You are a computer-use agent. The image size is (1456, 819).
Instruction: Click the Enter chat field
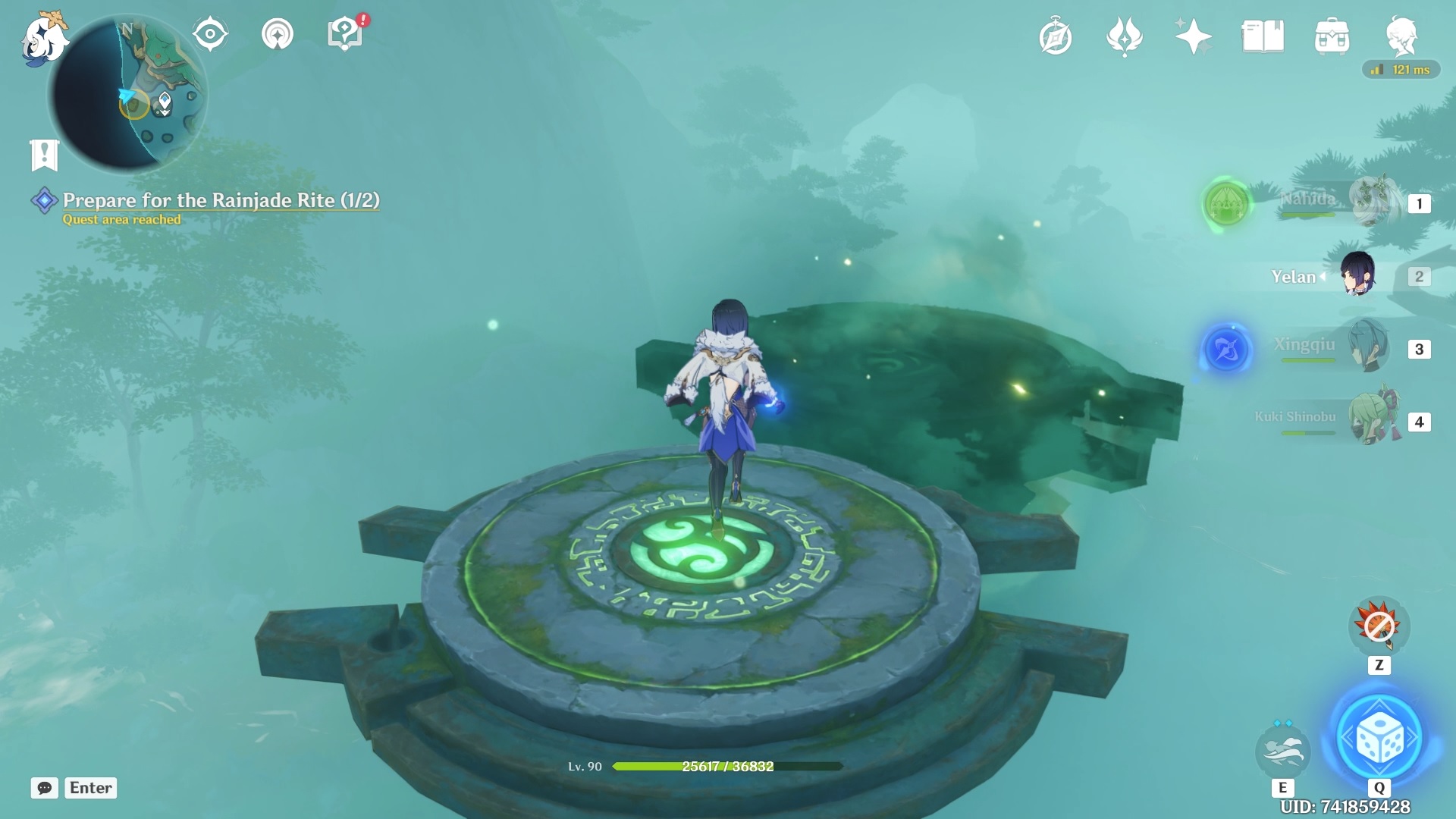pyautogui.click(x=90, y=788)
